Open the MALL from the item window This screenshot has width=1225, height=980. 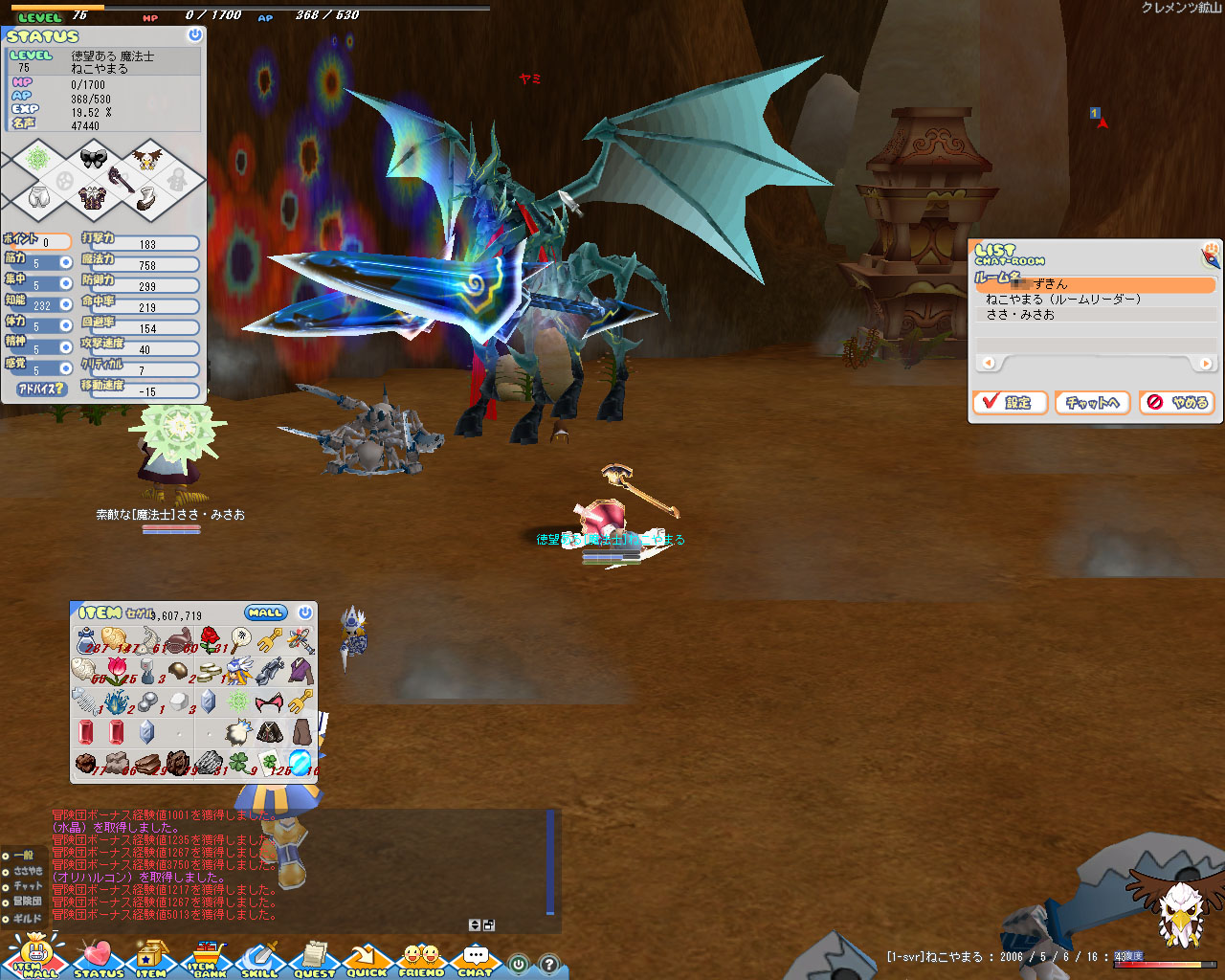click(265, 612)
